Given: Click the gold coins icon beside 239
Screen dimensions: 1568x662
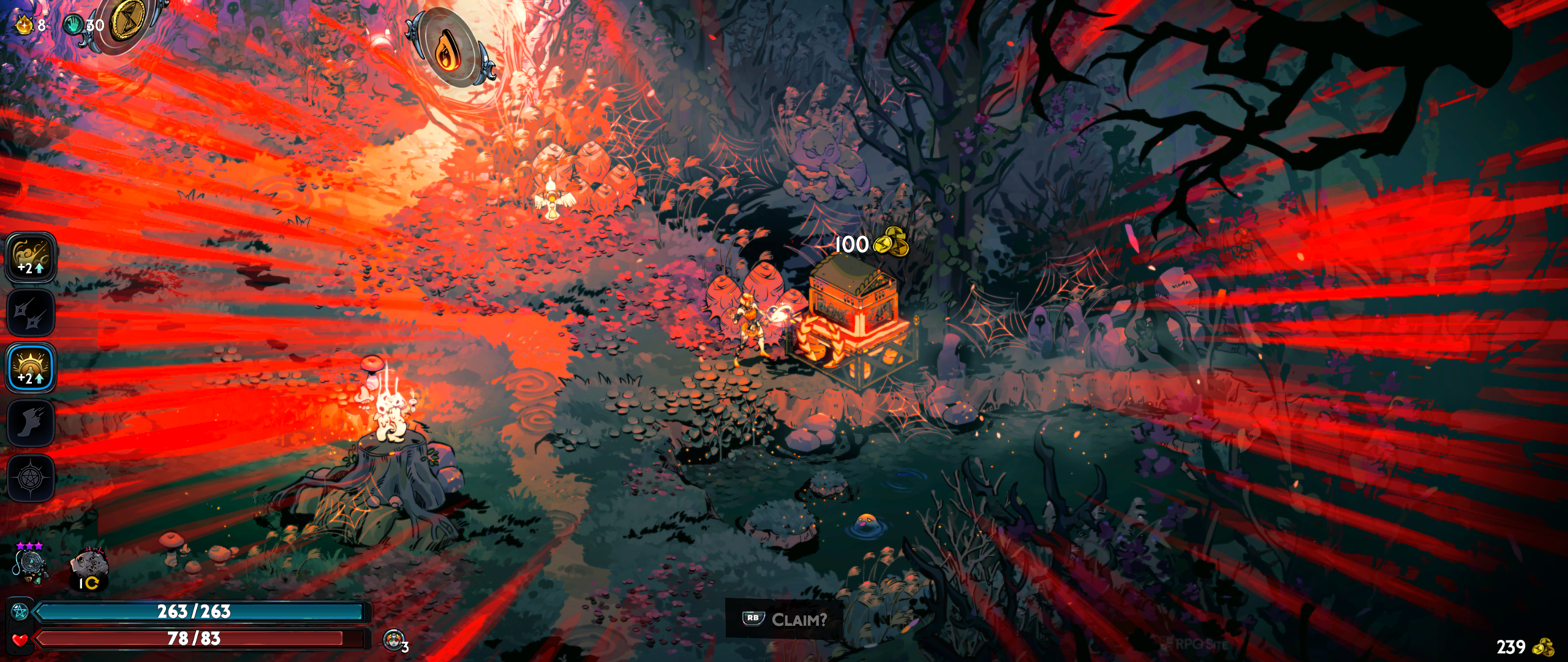Looking at the screenshot, I should tap(1543, 647).
